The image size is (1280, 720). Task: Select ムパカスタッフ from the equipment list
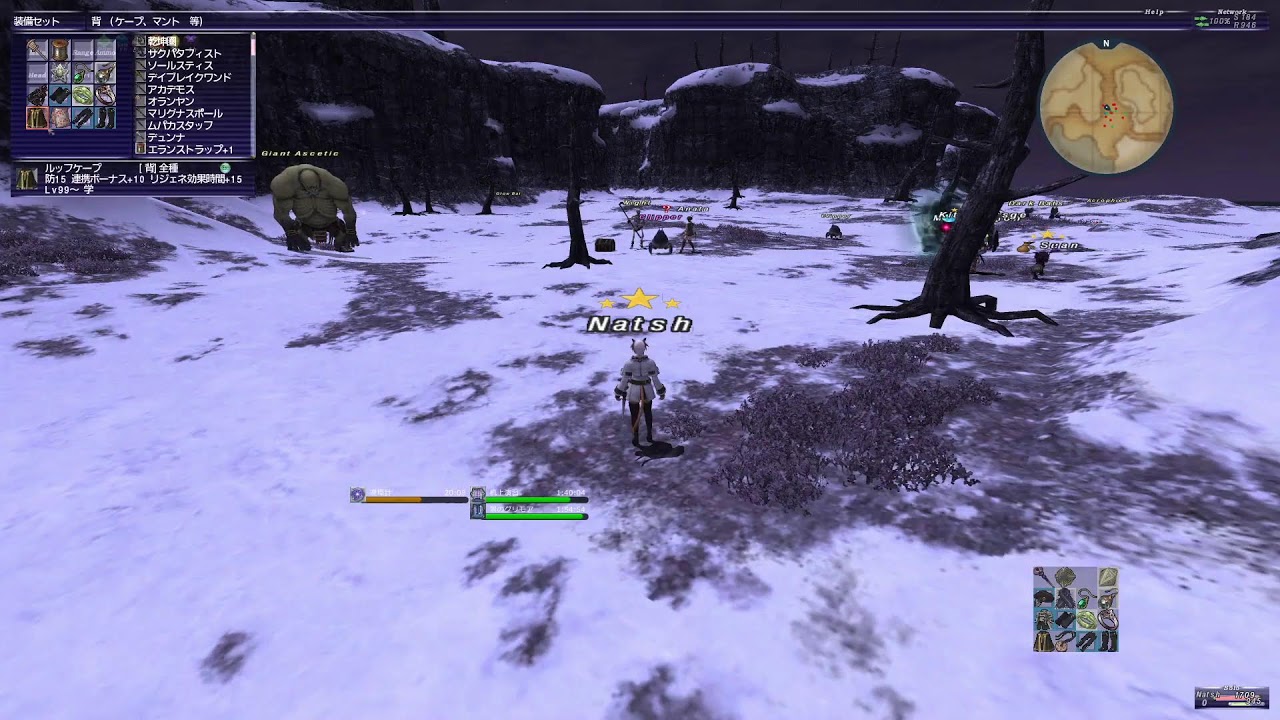pyautogui.click(x=181, y=125)
